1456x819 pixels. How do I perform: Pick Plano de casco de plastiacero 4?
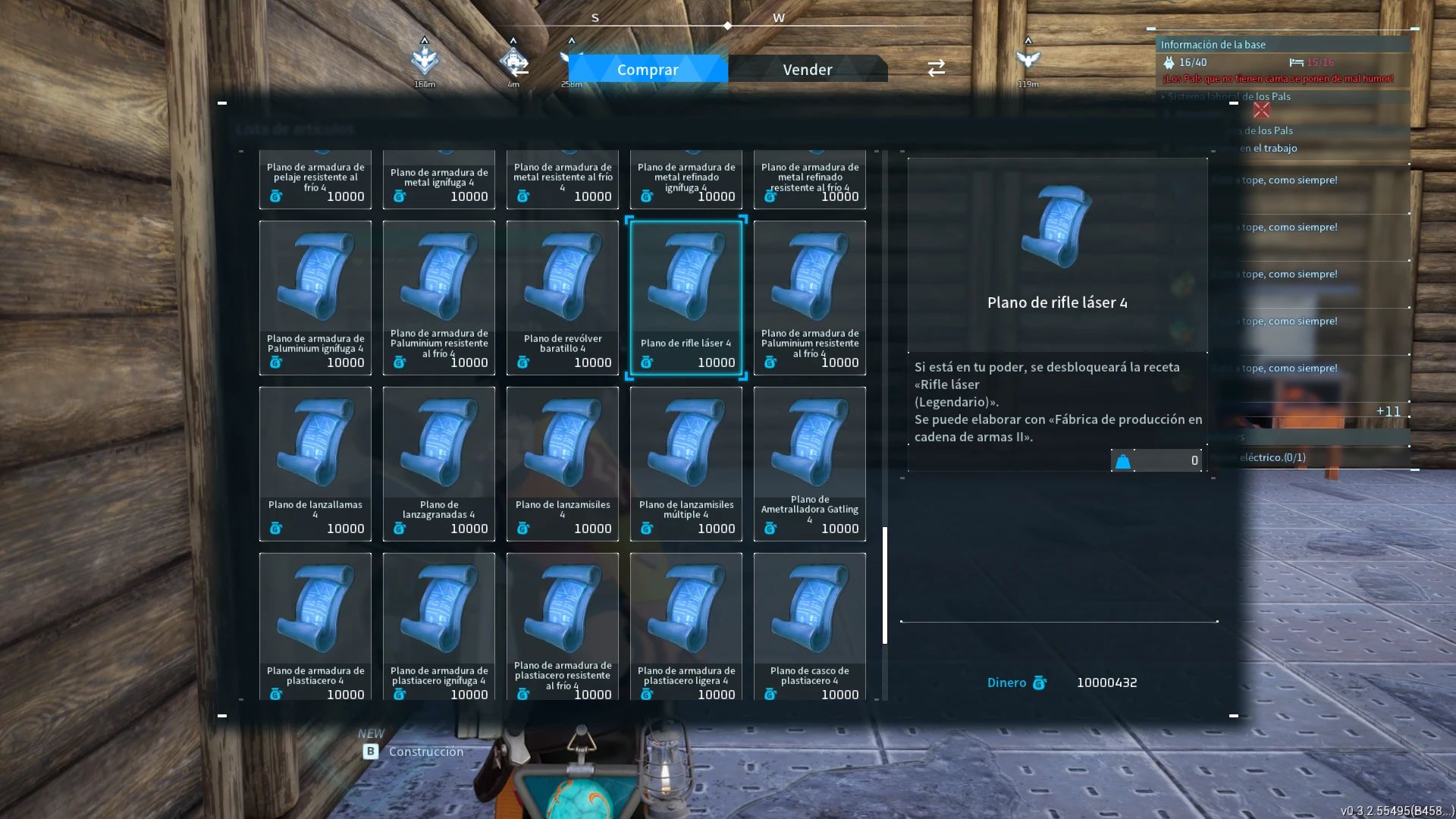click(x=810, y=626)
